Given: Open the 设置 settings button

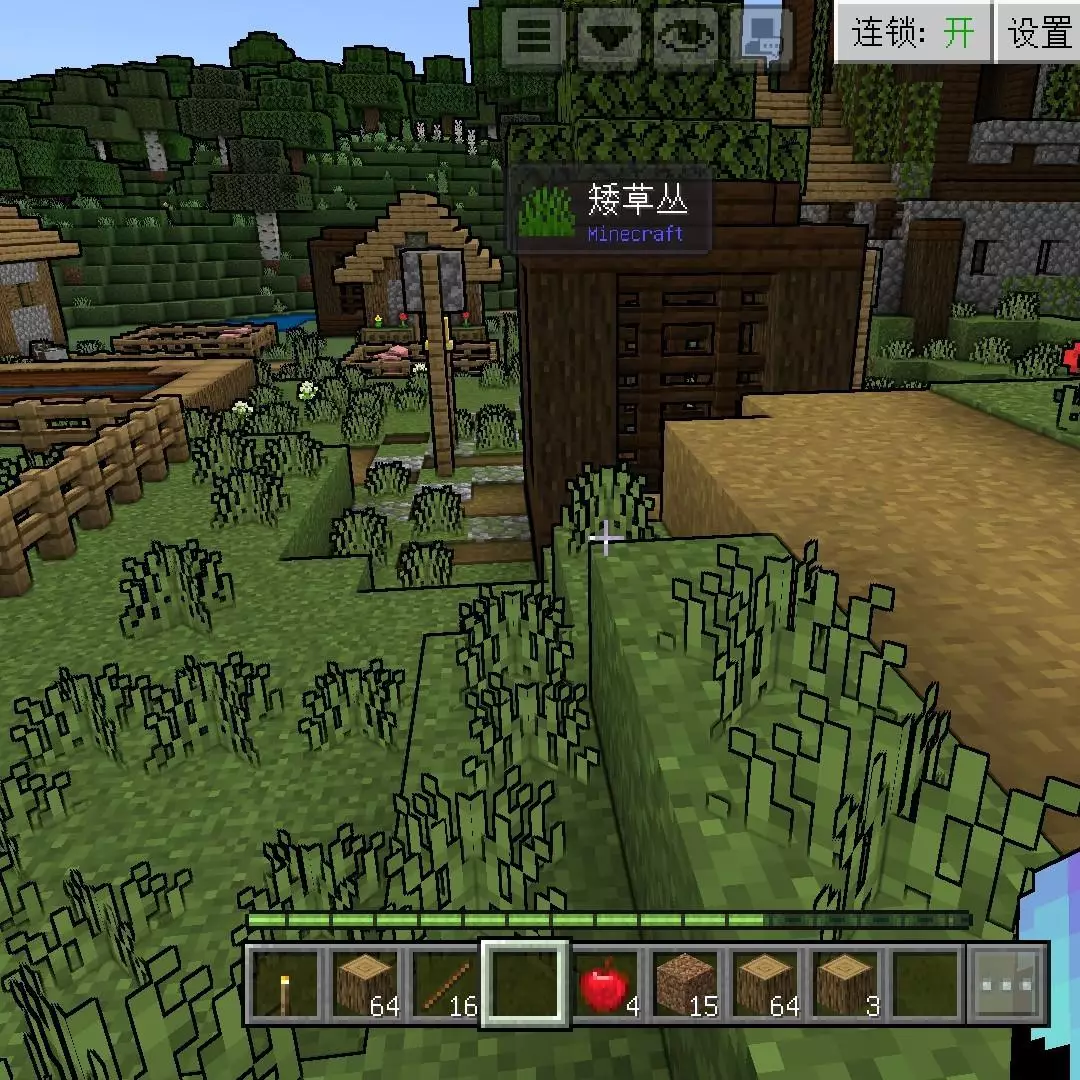Looking at the screenshot, I should point(1039,33).
